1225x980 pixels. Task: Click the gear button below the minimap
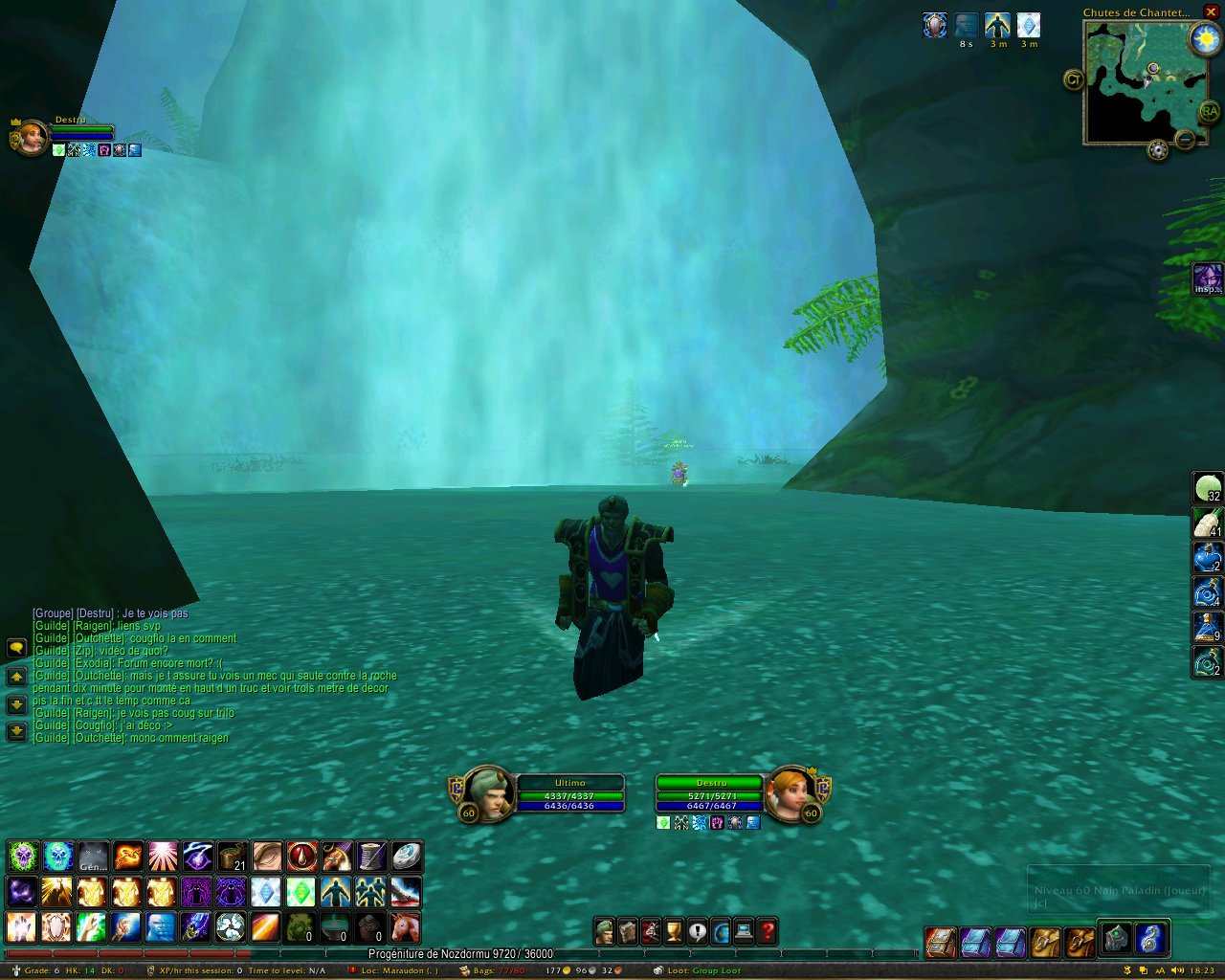pos(1158,150)
